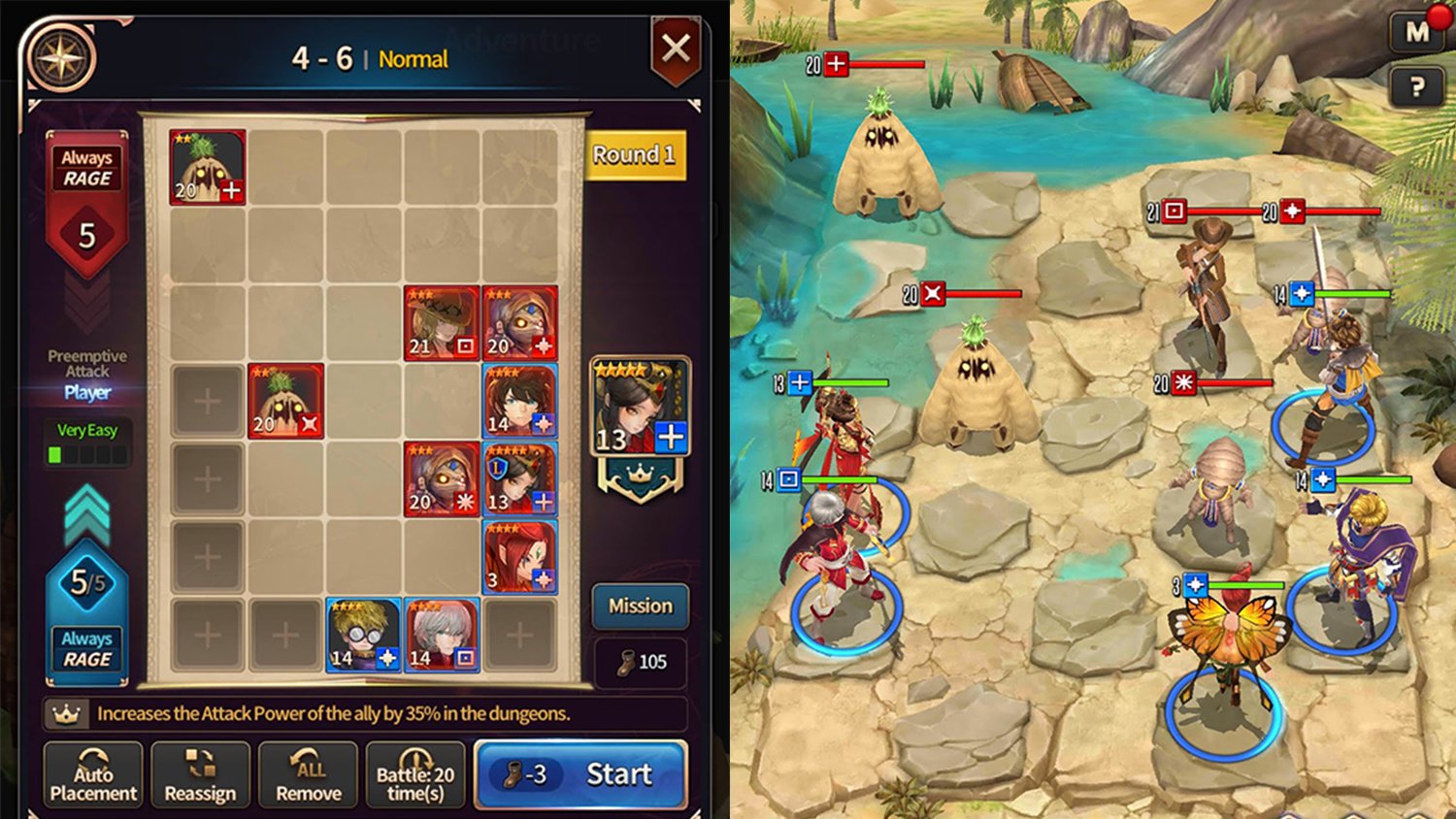Click the compass icon in the top-left corner
1456x819 pixels.
tap(58, 53)
